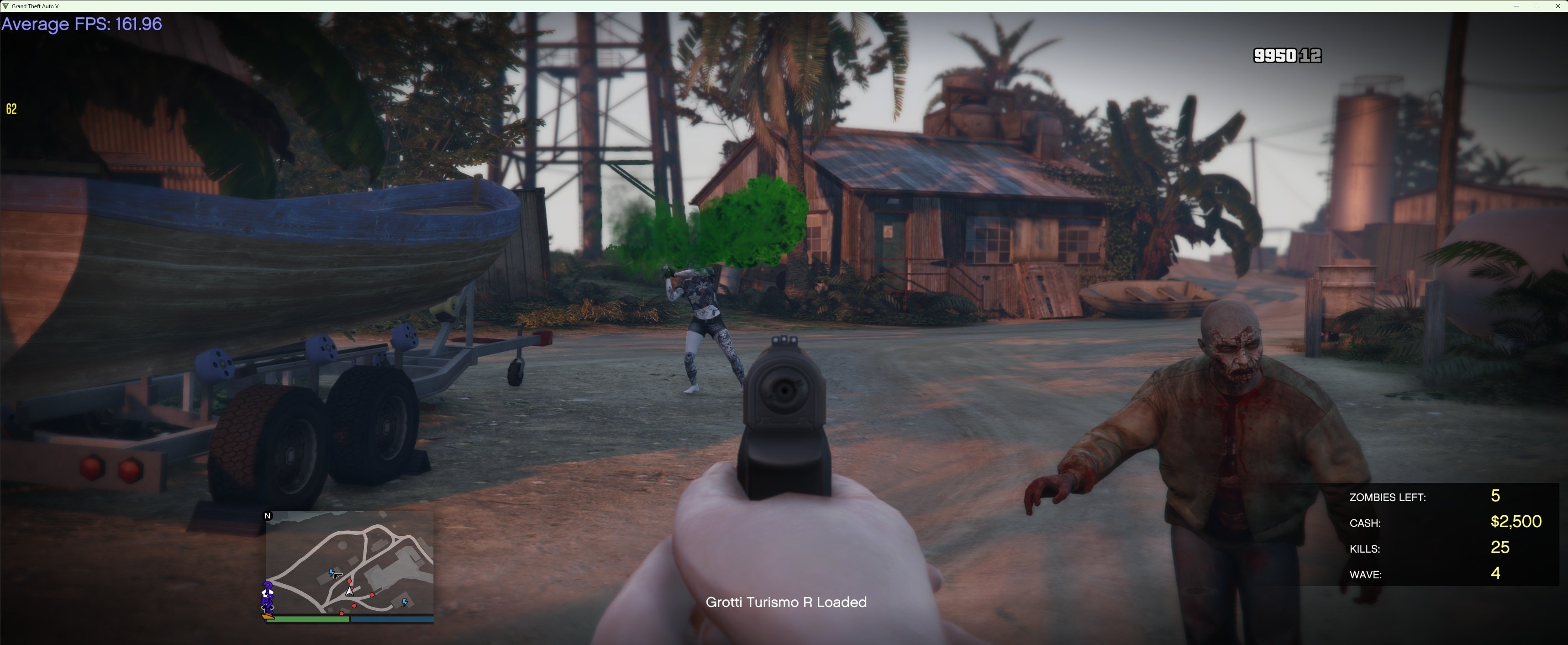This screenshot has height=645, width=1568.
Task: Click the white player arrow on the minimap
Action: (349, 591)
